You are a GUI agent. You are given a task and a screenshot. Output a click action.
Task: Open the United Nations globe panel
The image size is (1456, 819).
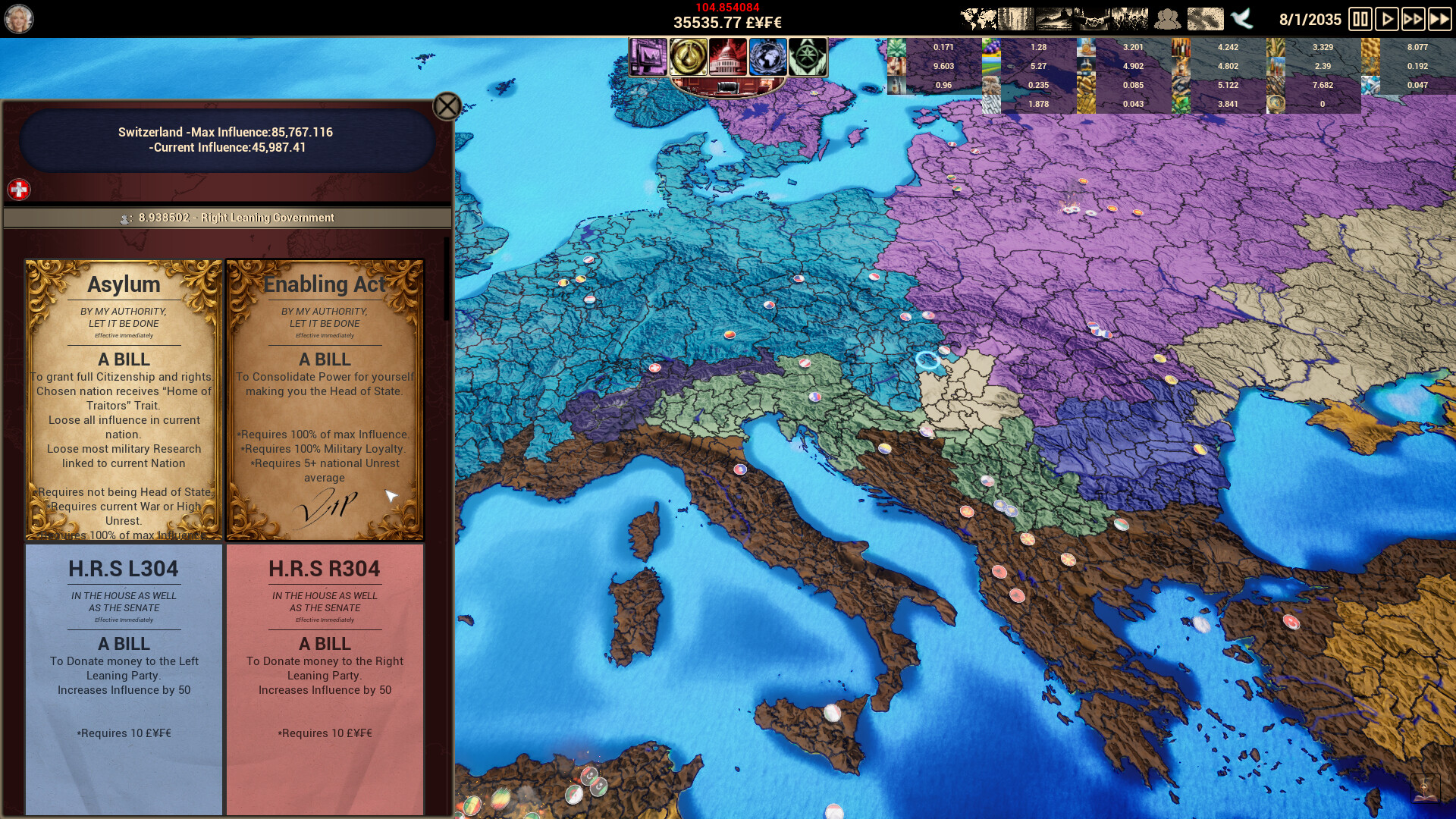(x=767, y=58)
